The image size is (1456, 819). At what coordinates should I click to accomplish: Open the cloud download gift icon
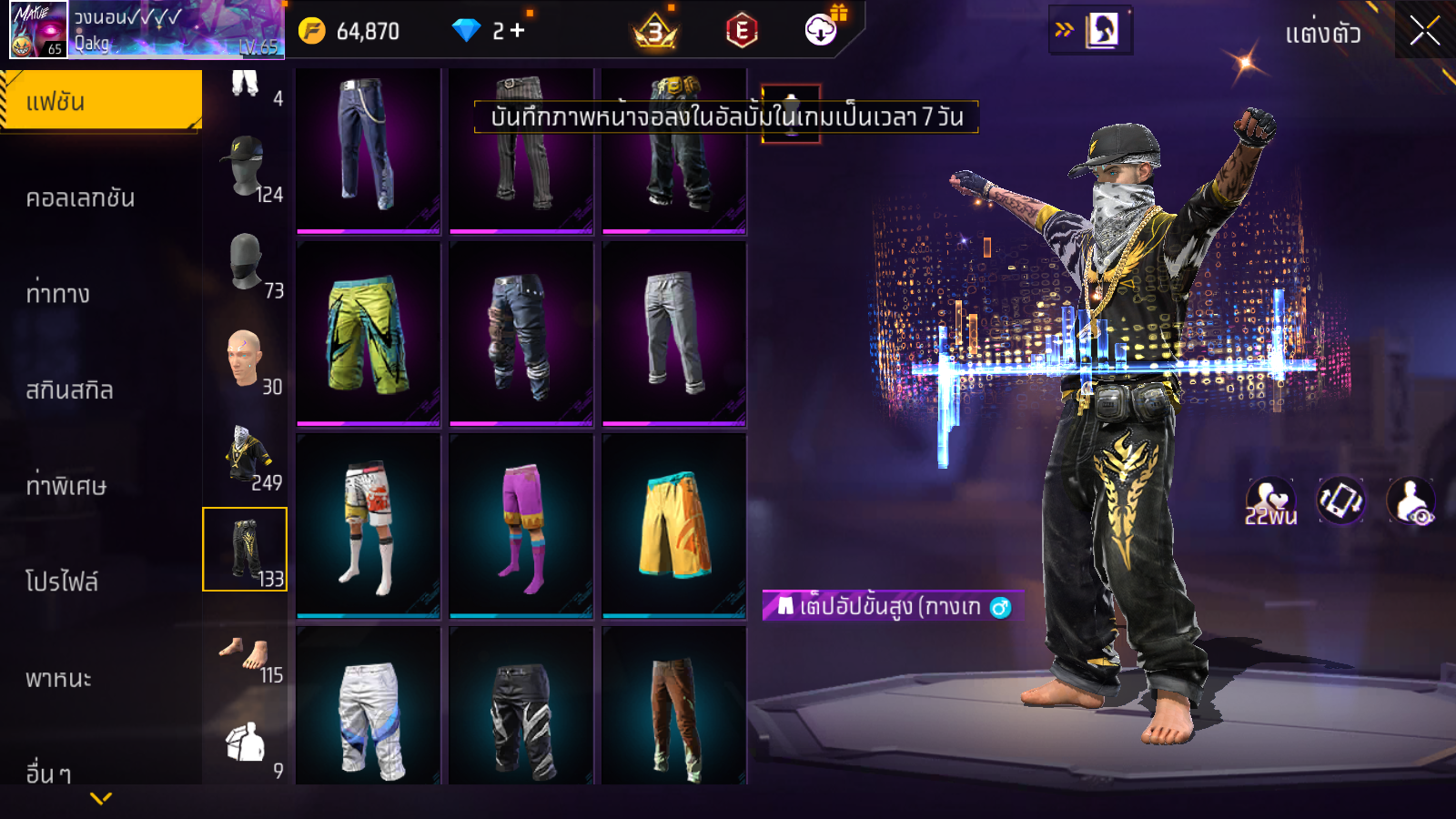click(x=822, y=30)
